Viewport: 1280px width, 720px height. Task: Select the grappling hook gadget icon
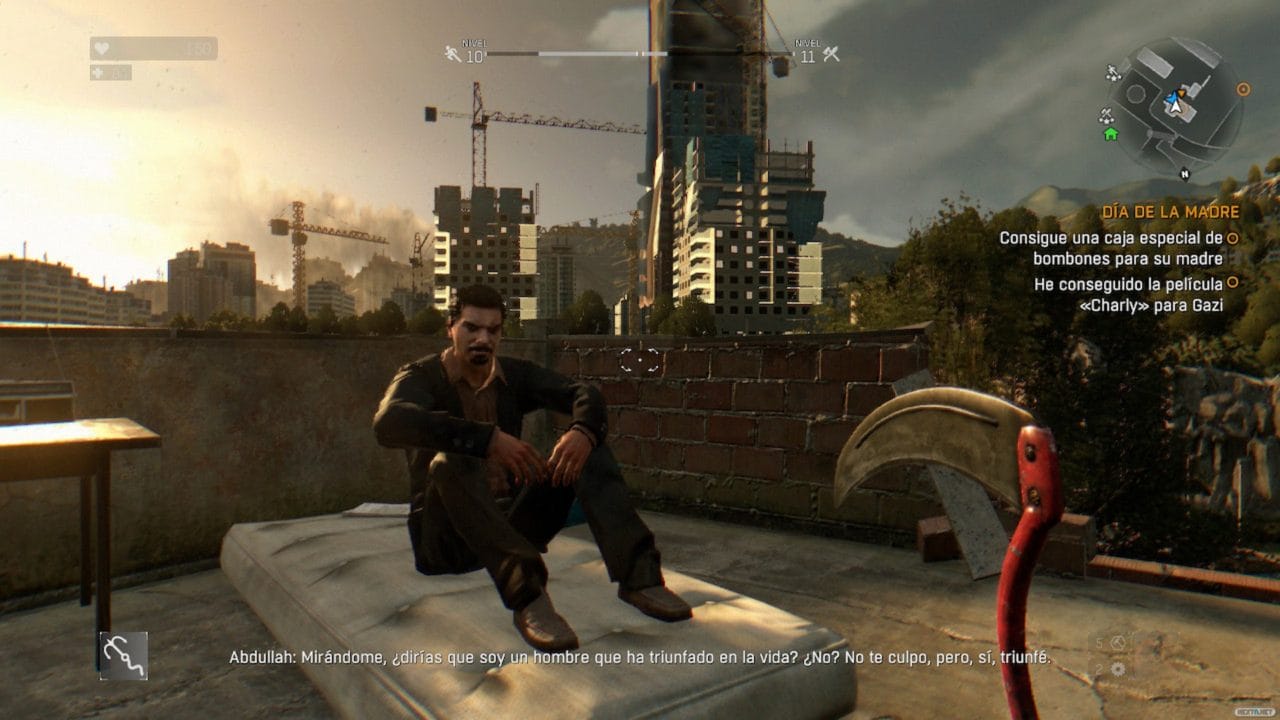[x=125, y=655]
